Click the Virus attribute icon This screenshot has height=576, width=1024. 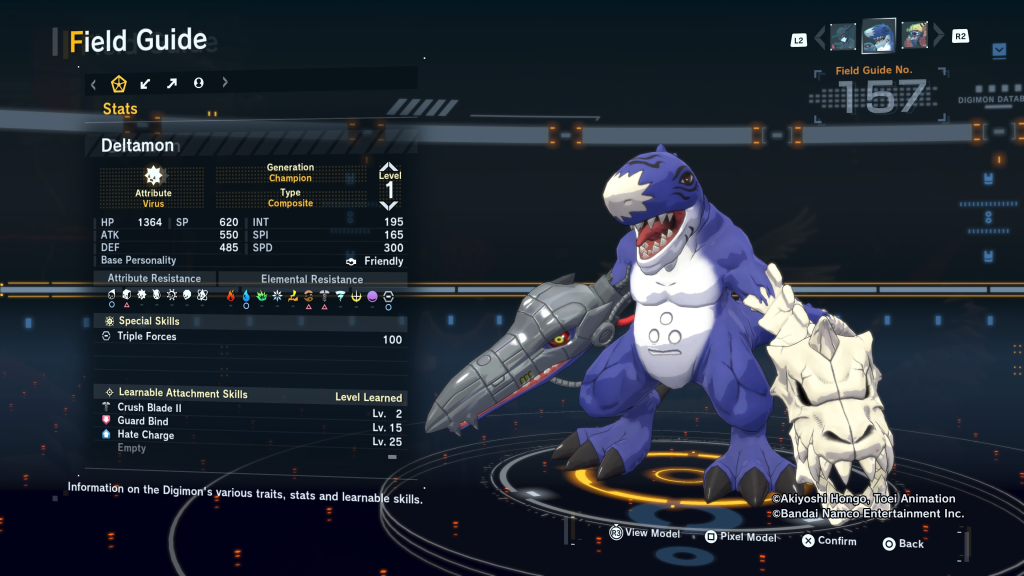tap(153, 176)
